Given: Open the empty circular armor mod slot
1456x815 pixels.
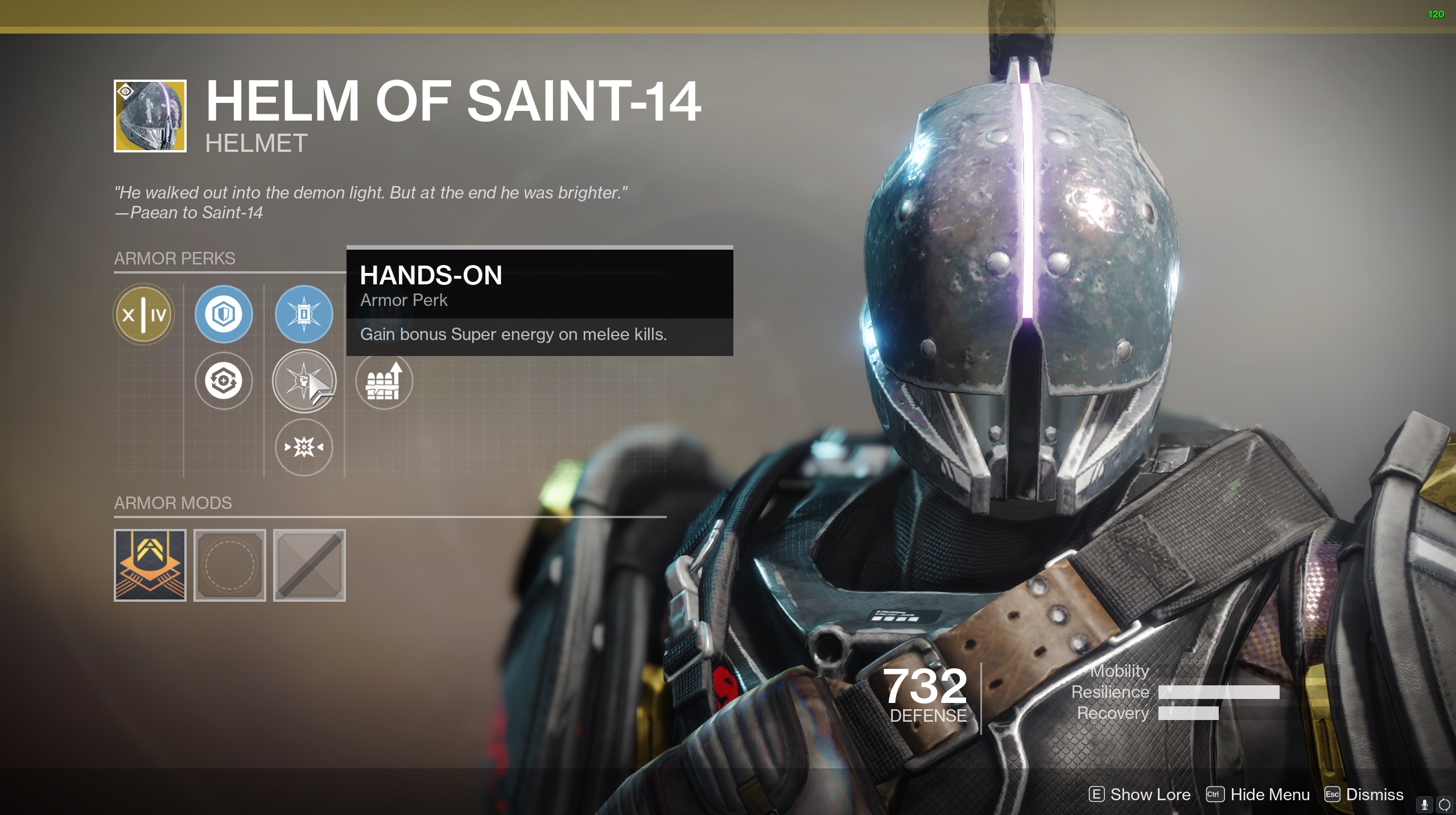Looking at the screenshot, I should pyautogui.click(x=230, y=565).
